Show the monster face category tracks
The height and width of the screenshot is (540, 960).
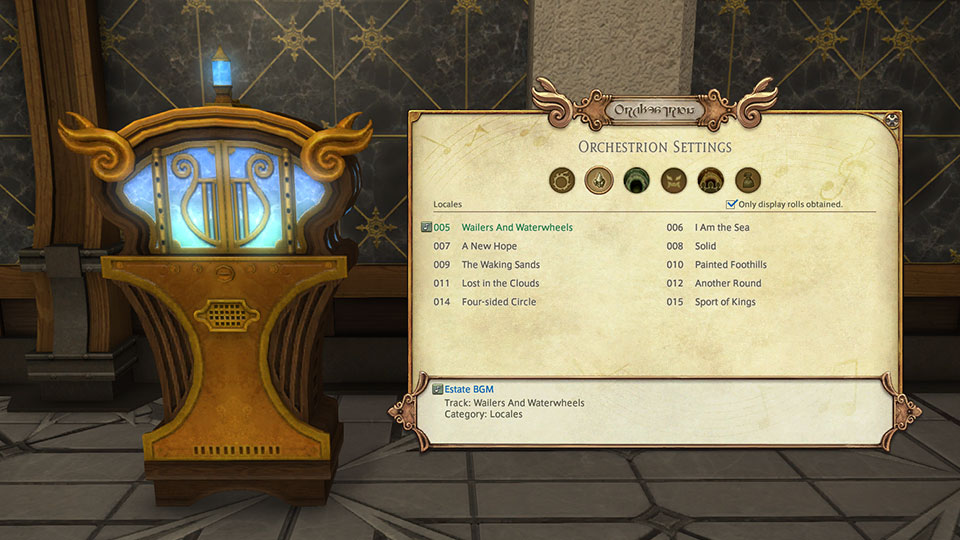coord(673,180)
